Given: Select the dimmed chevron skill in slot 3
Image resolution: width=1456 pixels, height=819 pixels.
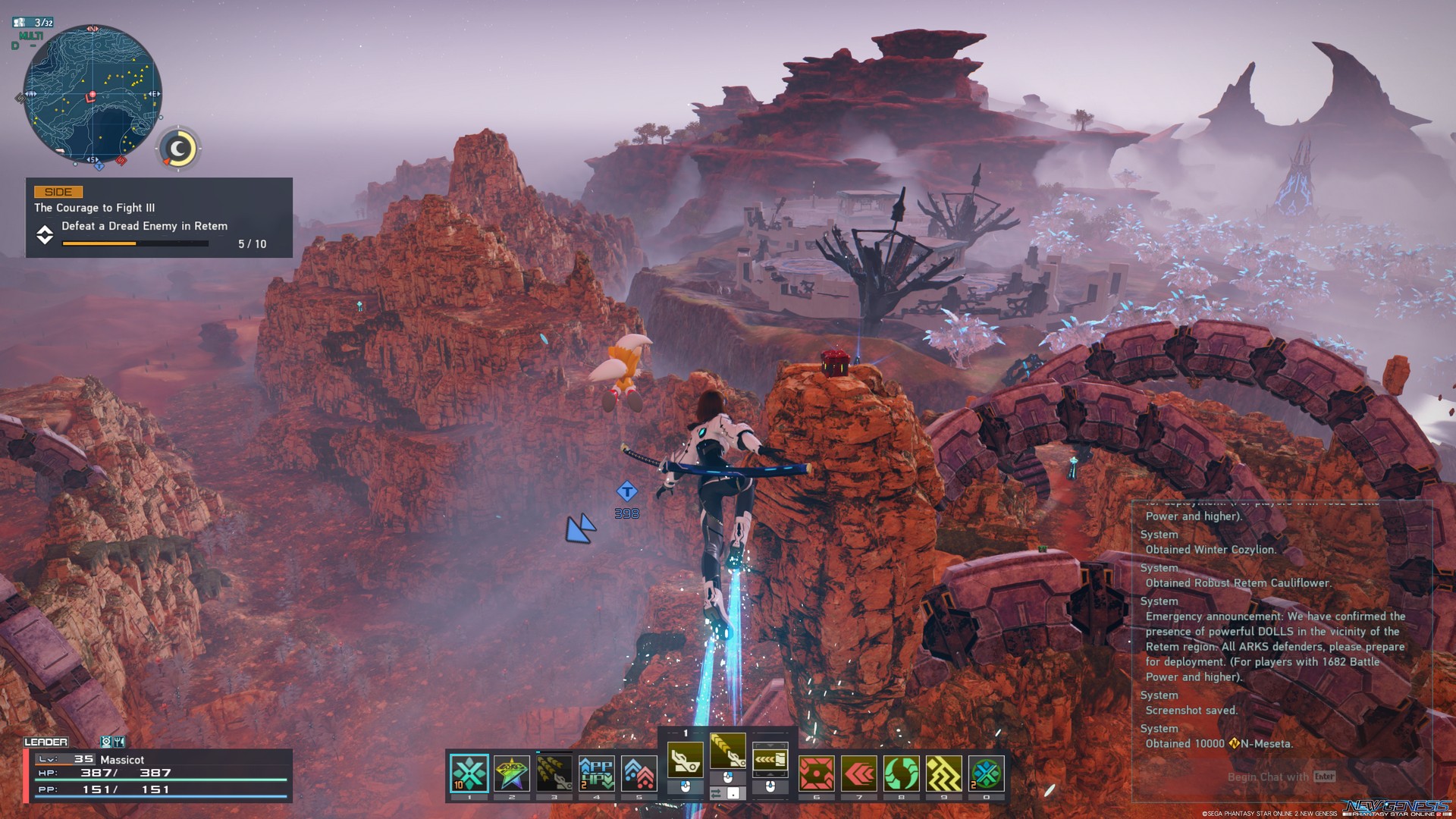Looking at the screenshot, I should pyautogui.click(x=554, y=773).
